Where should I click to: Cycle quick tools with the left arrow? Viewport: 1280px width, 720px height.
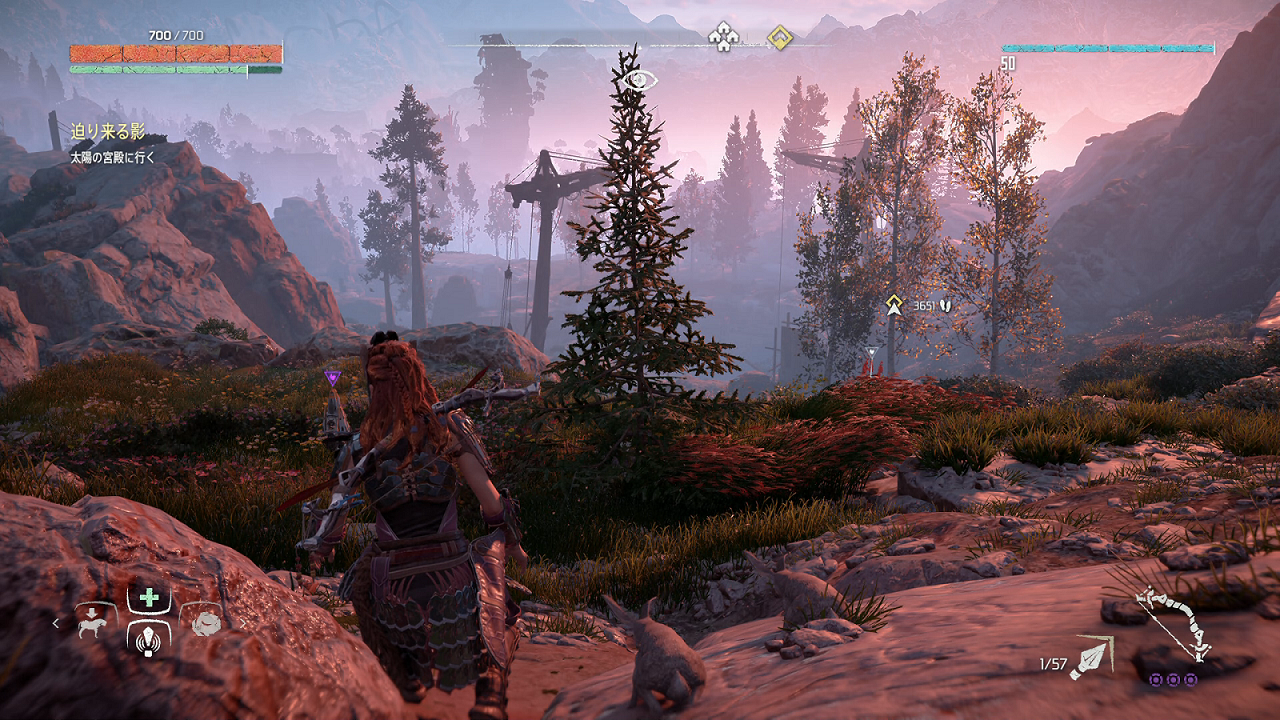coord(57,623)
